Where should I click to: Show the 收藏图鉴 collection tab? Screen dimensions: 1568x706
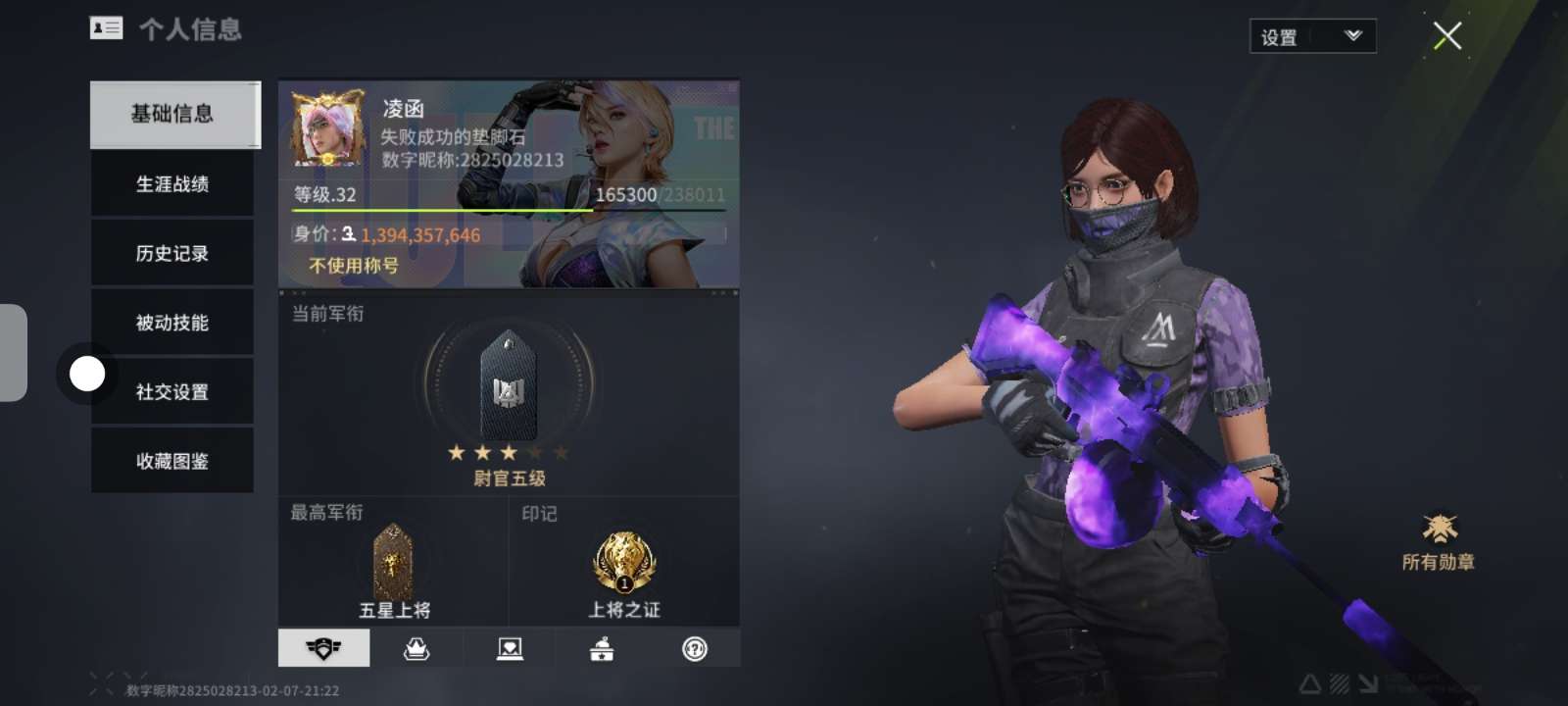tap(172, 461)
